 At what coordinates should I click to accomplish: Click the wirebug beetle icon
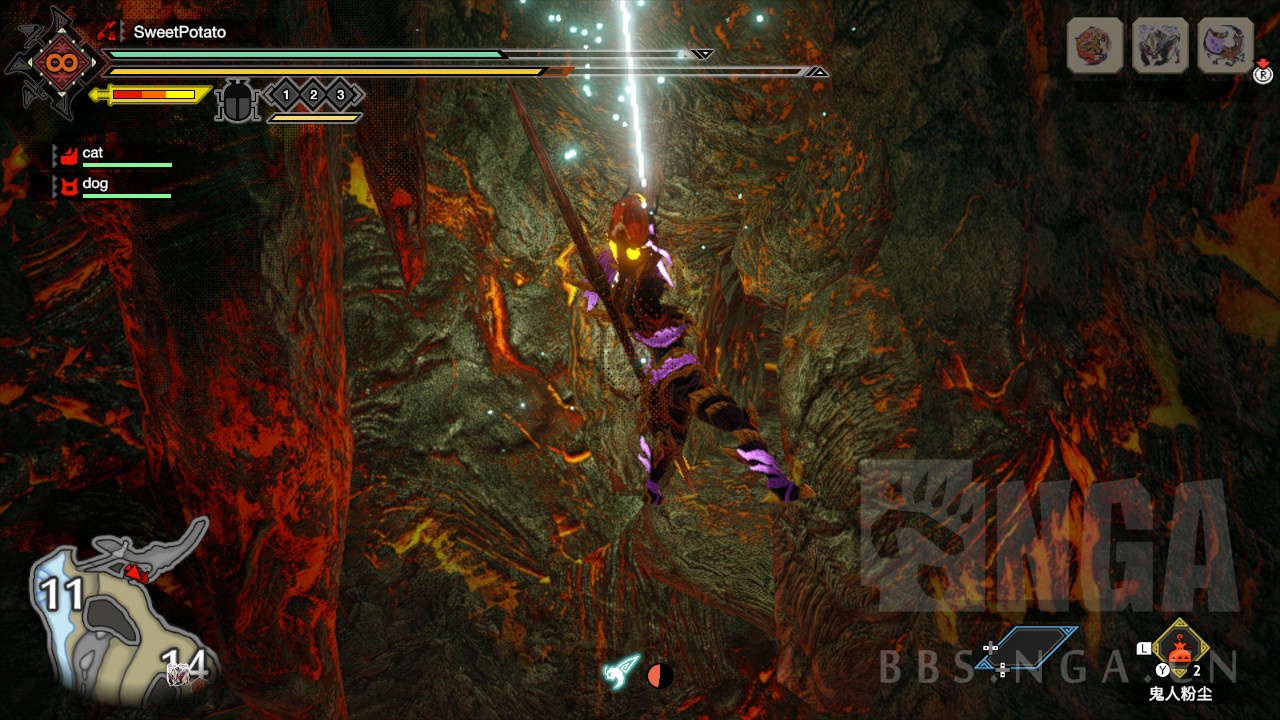[x=238, y=102]
